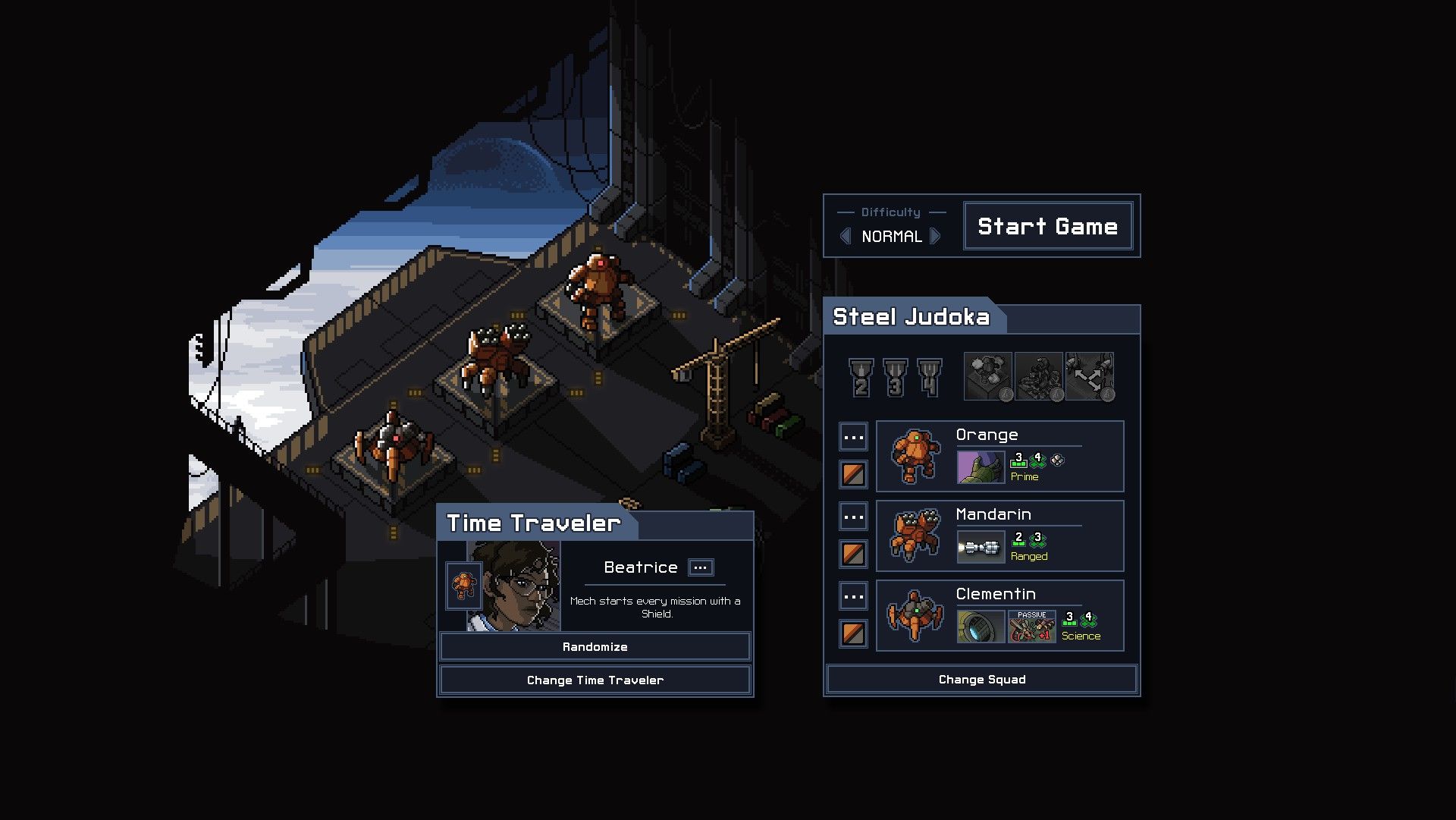Screen dimensions: 1456x820
Task: Open the Change Squad menu
Action: (x=981, y=680)
